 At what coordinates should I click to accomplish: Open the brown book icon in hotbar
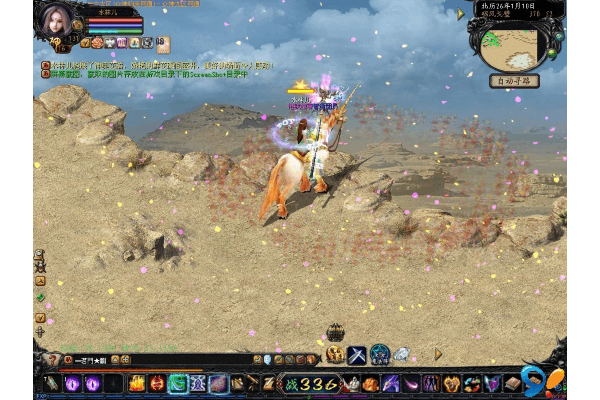pyautogui.click(x=513, y=383)
